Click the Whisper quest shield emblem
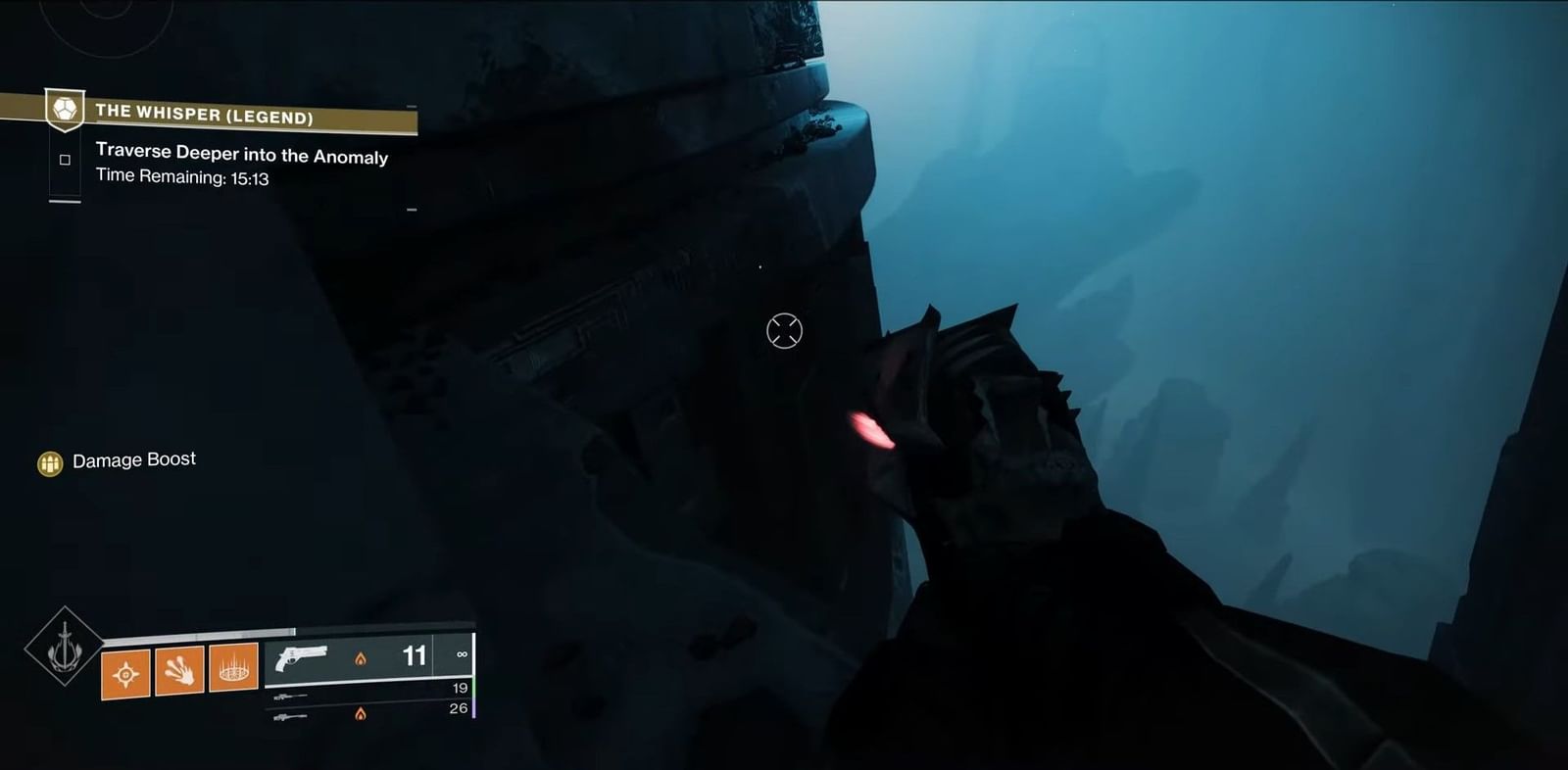The width and height of the screenshot is (1568, 770). (x=65, y=110)
